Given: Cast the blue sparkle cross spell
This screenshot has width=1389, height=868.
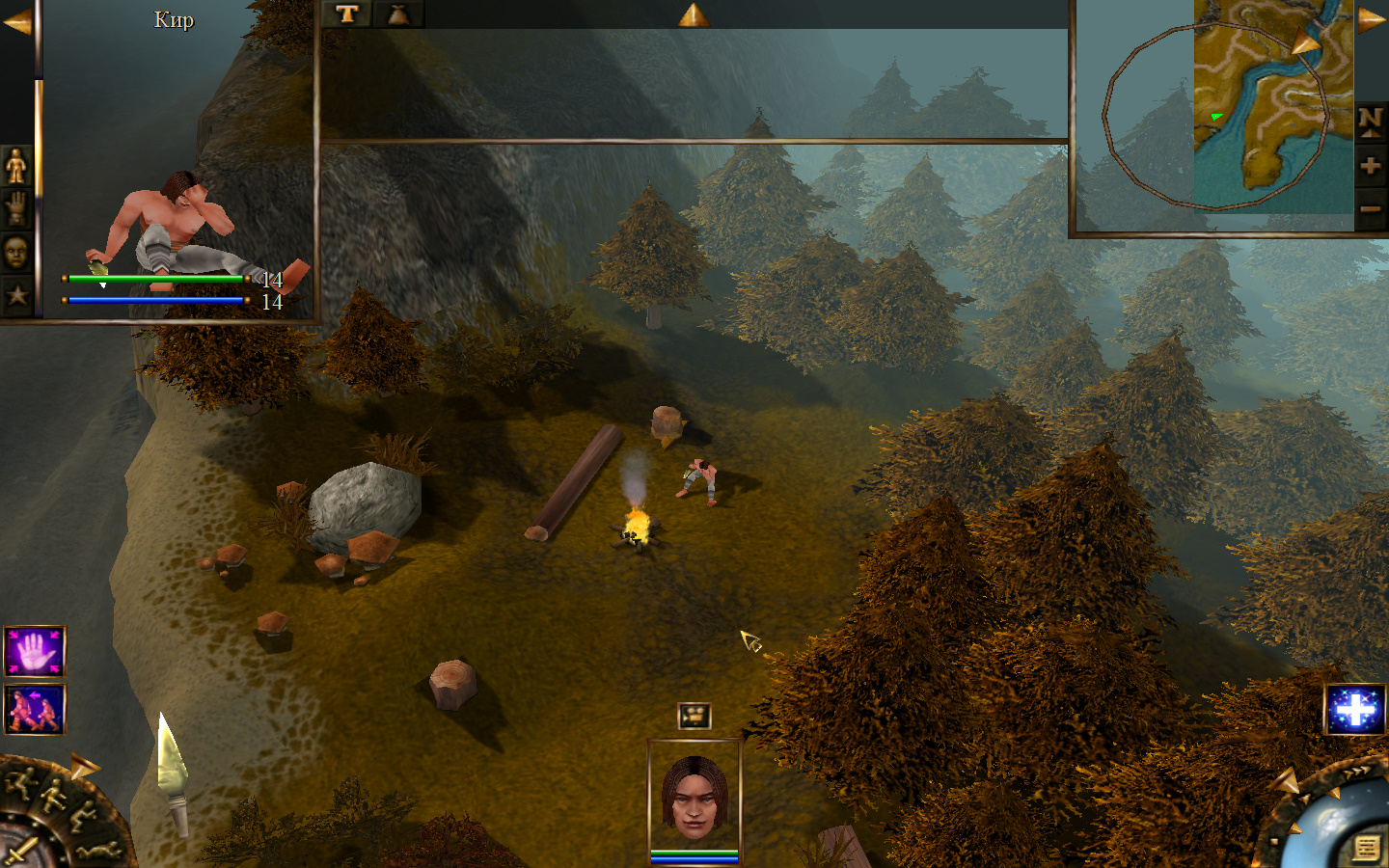Looking at the screenshot, I should [1355, 710].
